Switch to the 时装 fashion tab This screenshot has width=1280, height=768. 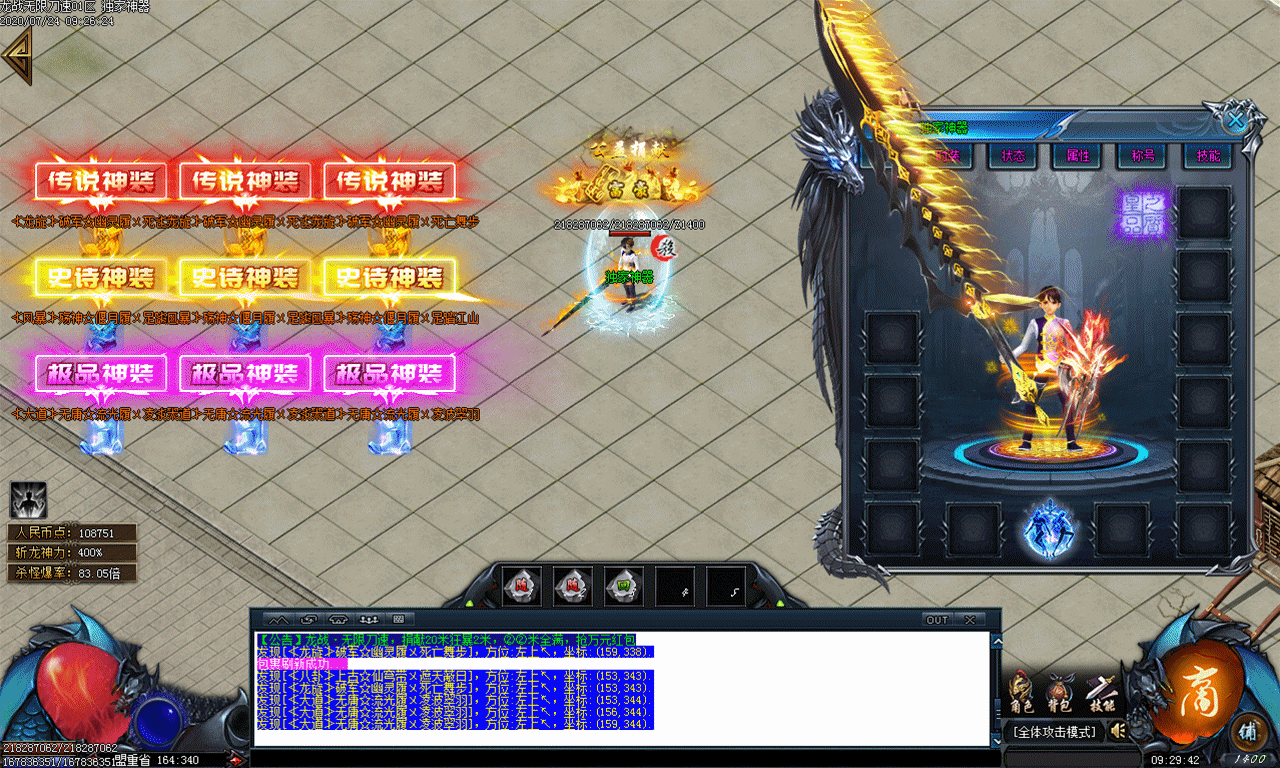[x=947, y=156]
